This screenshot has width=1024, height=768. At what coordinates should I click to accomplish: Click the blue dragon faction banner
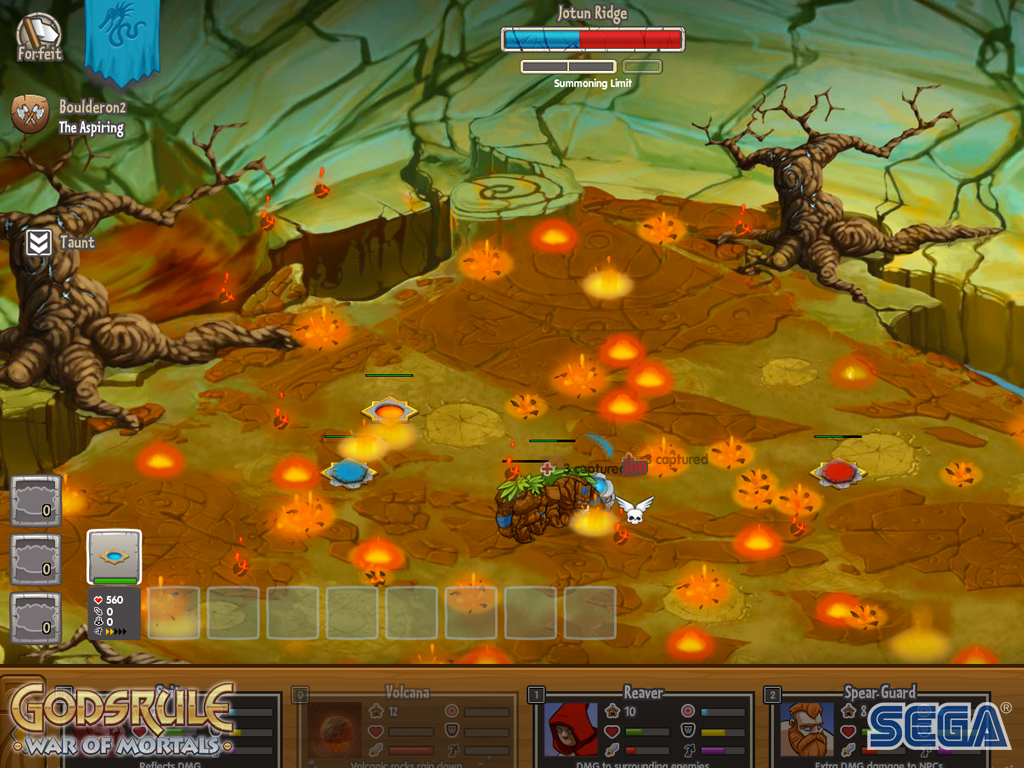pos(122,38)
